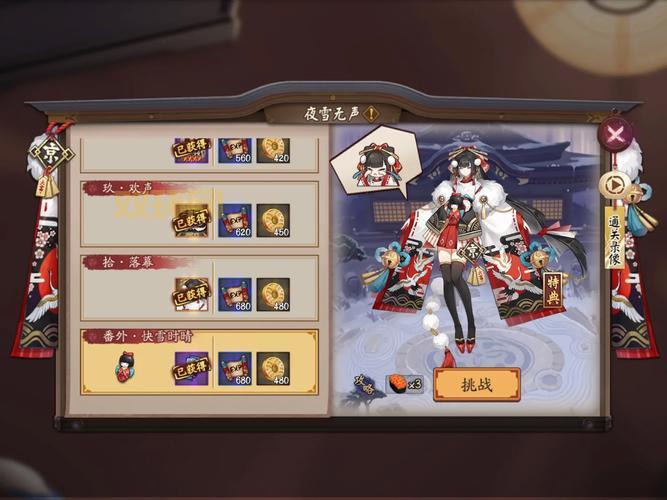Inspect the 680 EXP reward in 拾·落幕

pos(235,295)
